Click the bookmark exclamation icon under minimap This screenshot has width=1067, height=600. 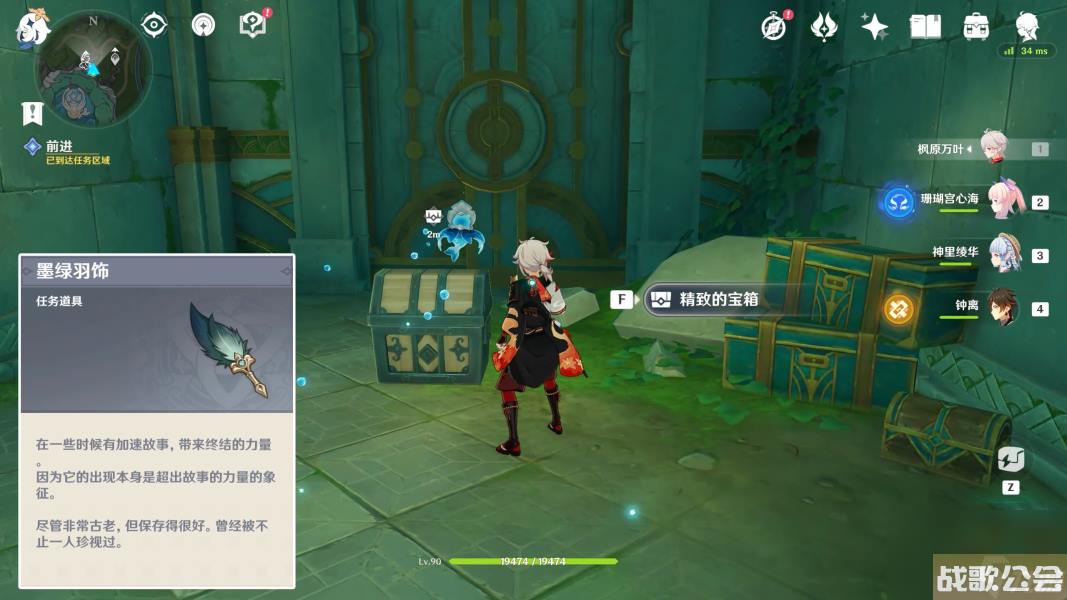[x=32, y=113]
